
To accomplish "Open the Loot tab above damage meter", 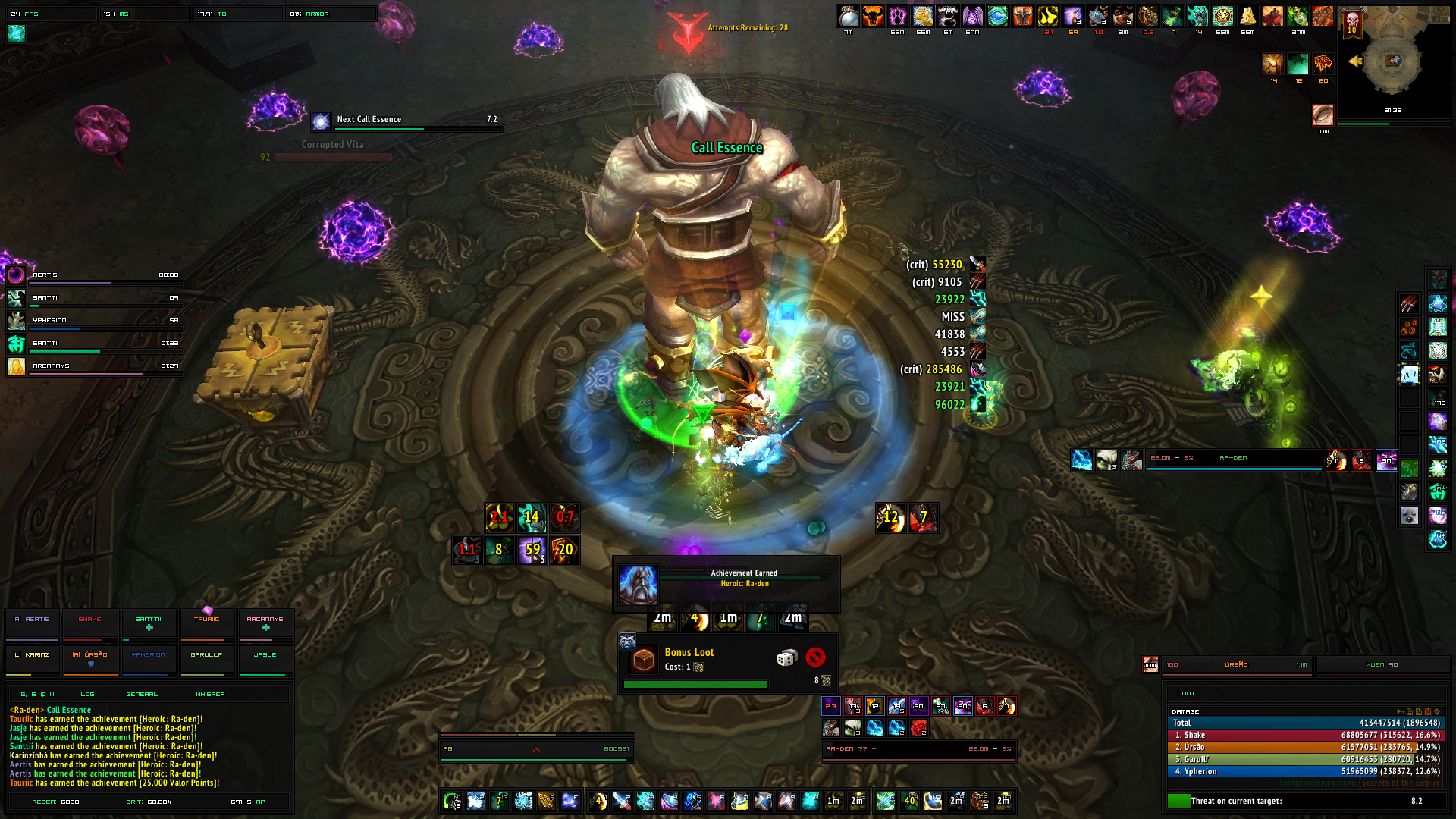I will 1186,693.
